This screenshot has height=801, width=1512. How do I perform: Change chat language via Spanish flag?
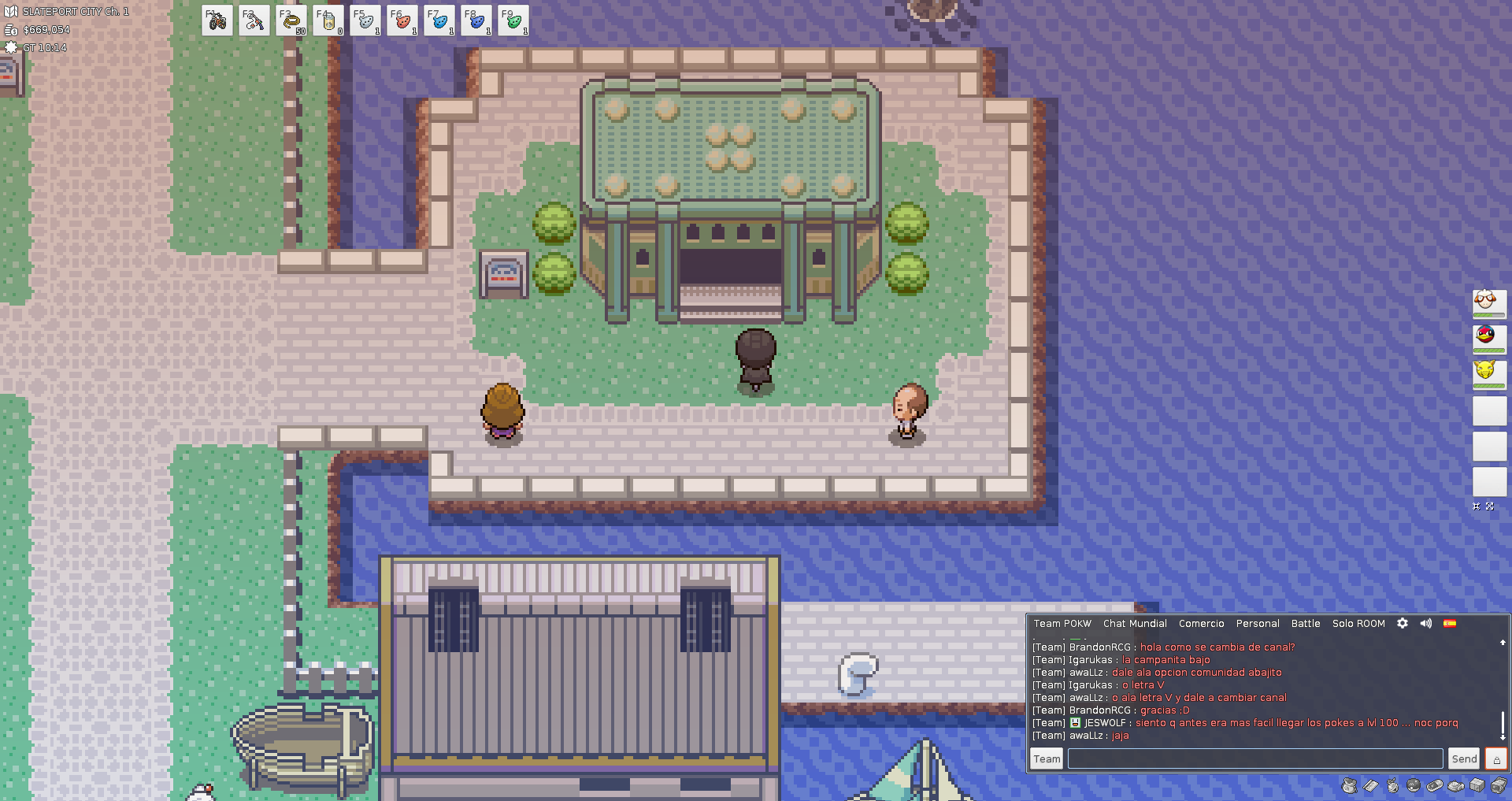pos(1450,623)
